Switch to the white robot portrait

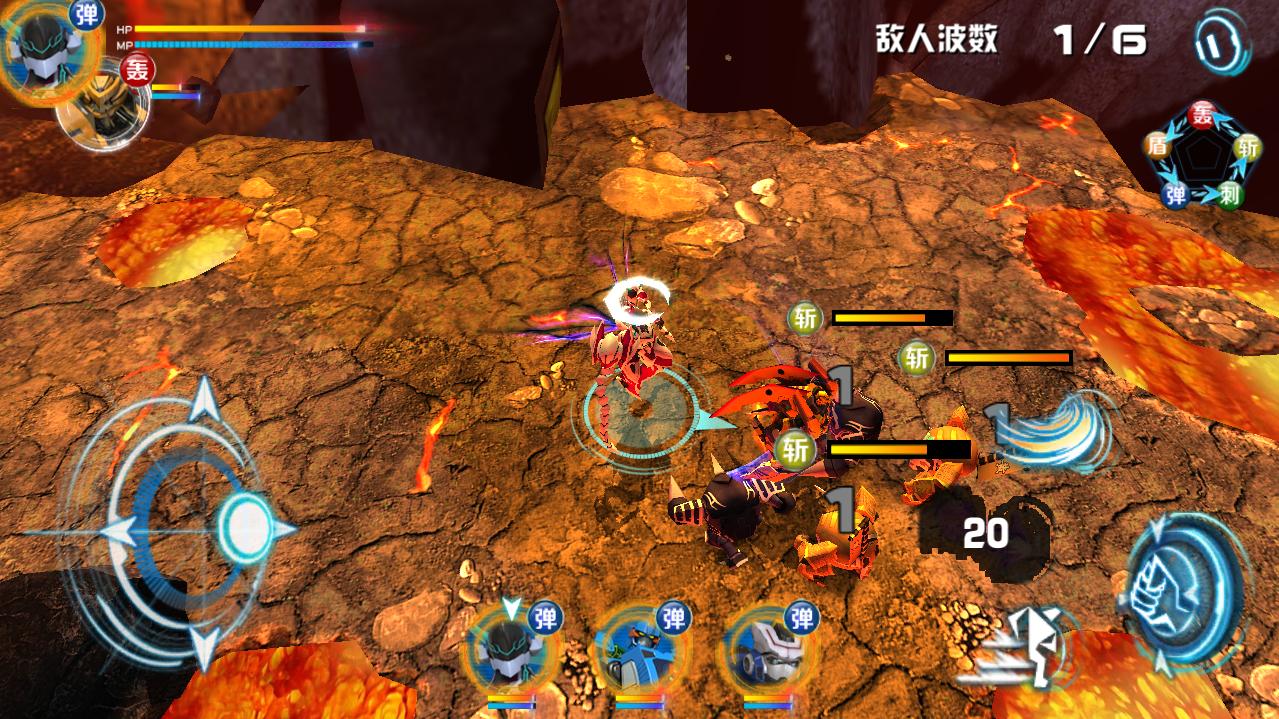(765, 651)
